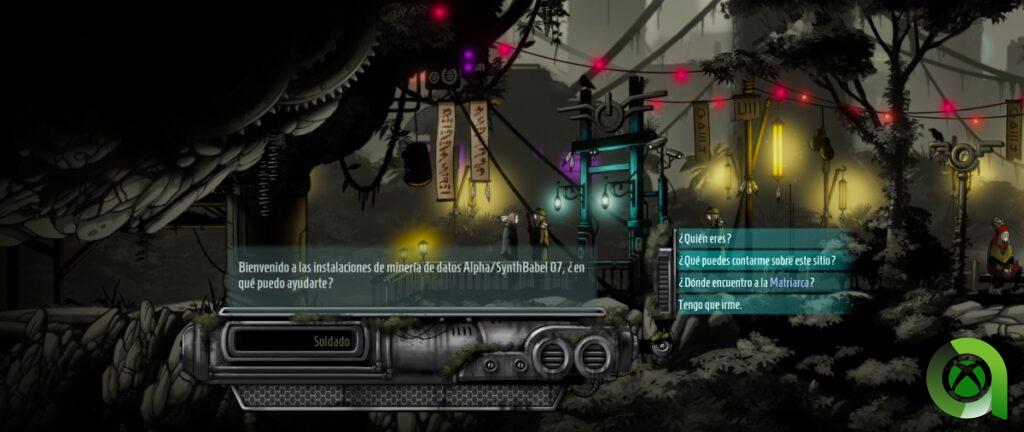1024x432 pixels.
Task: Select "¿Dónde encuentro a la Matriarca?" reply
Action: tap(745, 282)
